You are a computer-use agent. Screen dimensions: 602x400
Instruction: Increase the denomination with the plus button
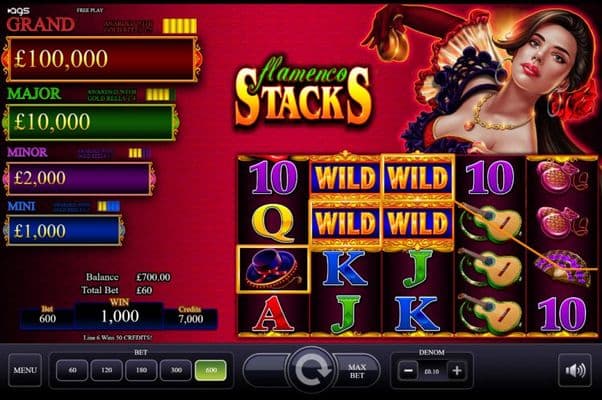tap(457, 370)
